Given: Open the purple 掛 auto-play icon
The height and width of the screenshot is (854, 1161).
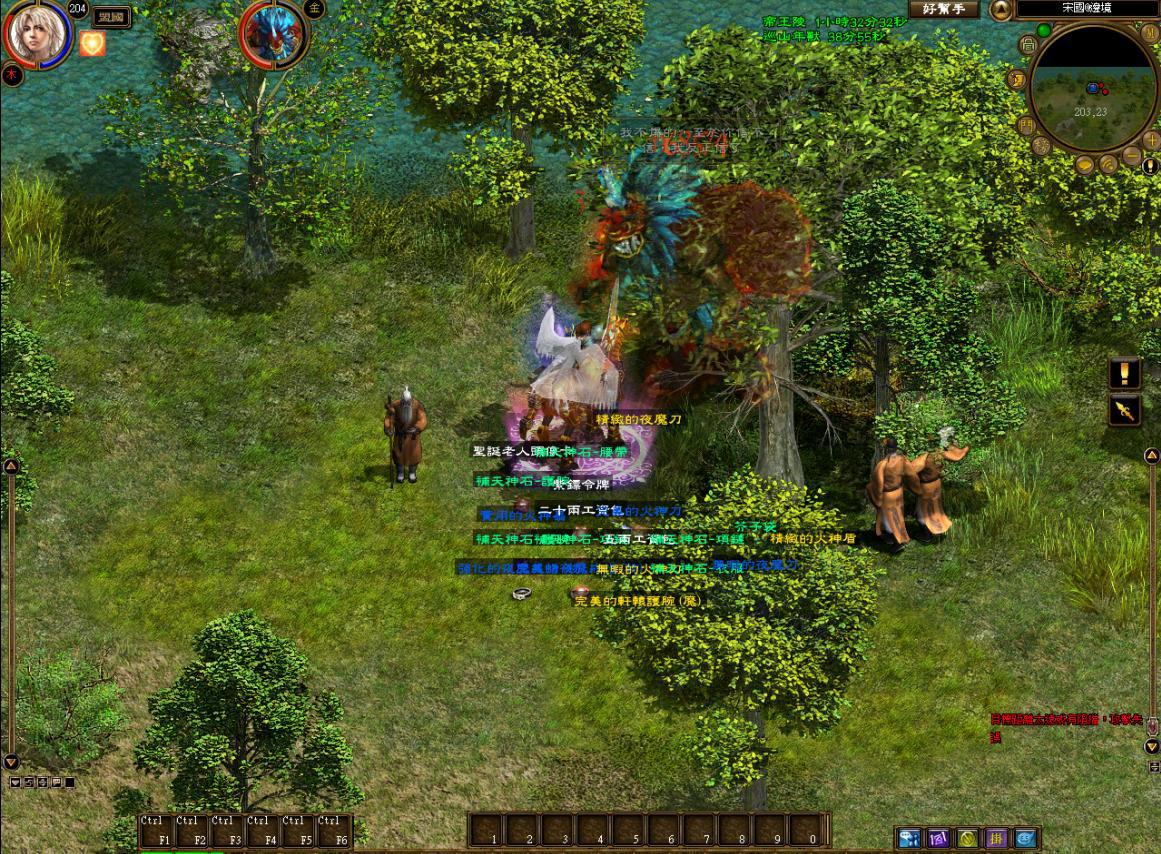Looking at the screenshot, I should 997,838.
